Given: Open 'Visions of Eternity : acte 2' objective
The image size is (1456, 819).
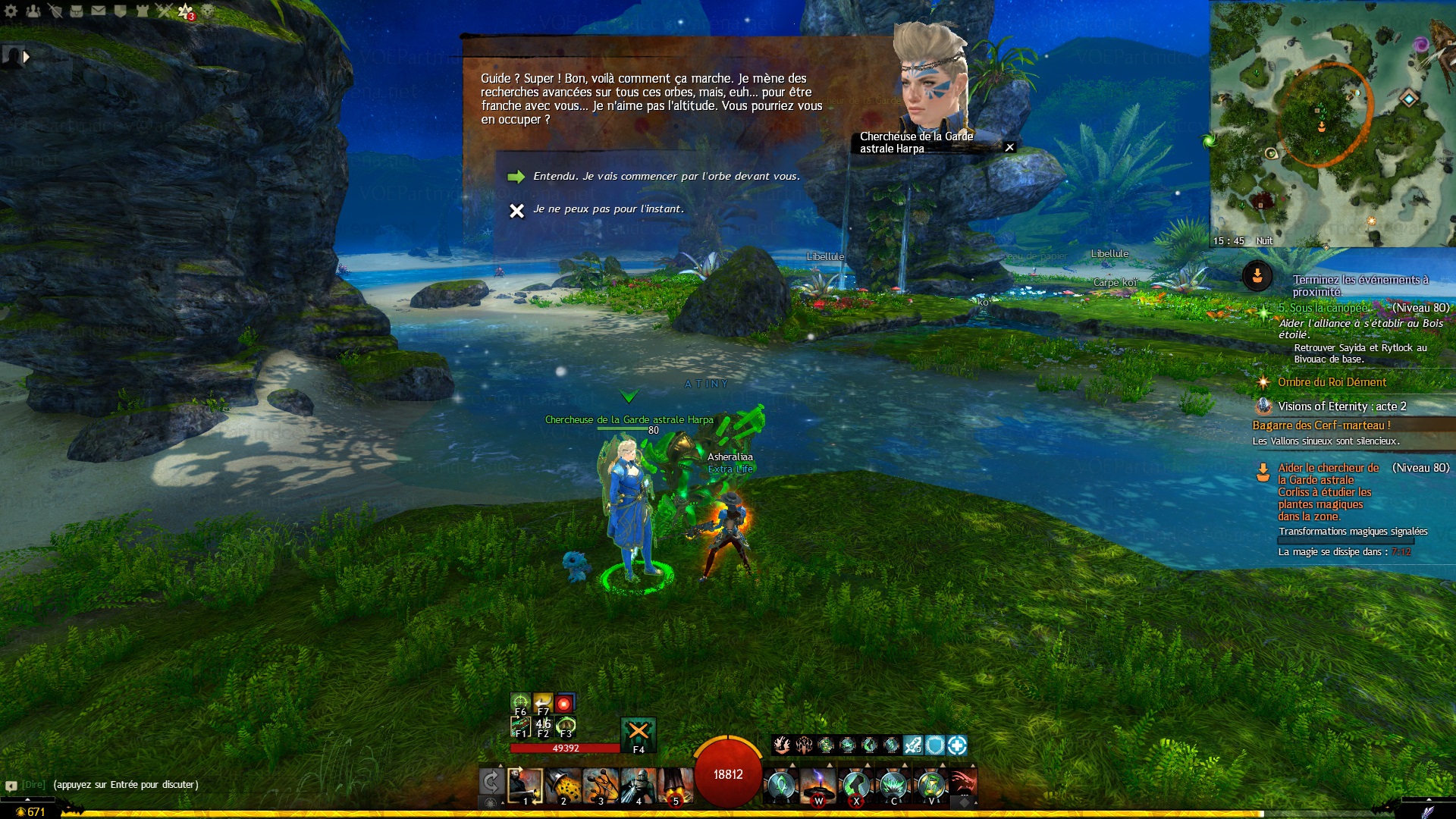Looking at the screenshot, I should (1341, 406).
